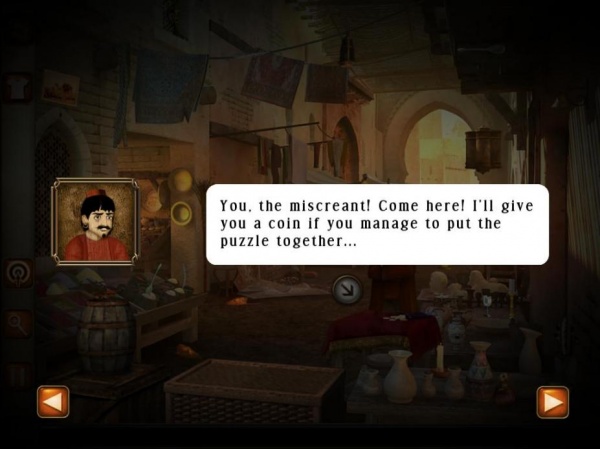Advance the dialogue with the right arrow
The width and height of the screenshot is (600, 449).
(552, 402)
